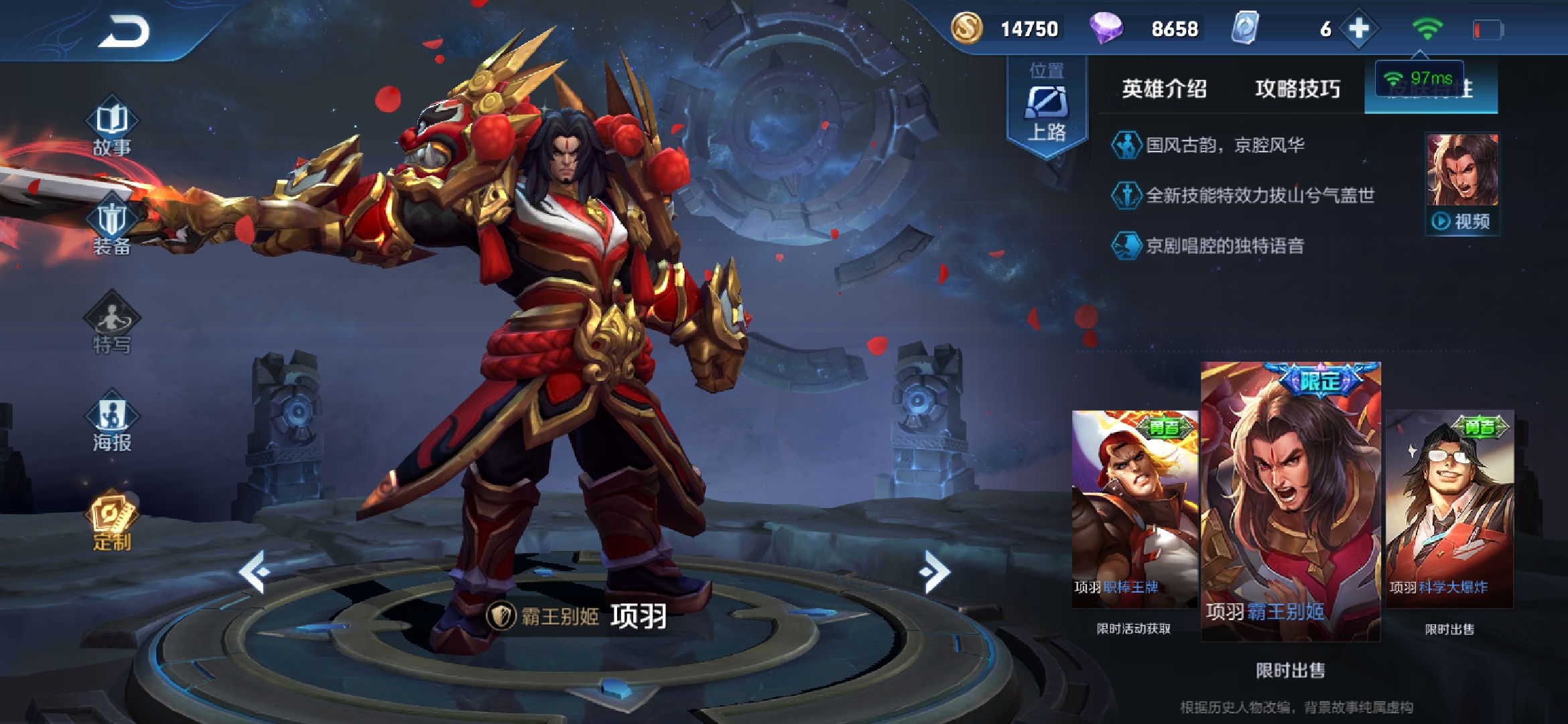Select the 项羽 科学大爆炸 skin card
This screenshot has height=724, width=1568.
(x=1449, y=508)
